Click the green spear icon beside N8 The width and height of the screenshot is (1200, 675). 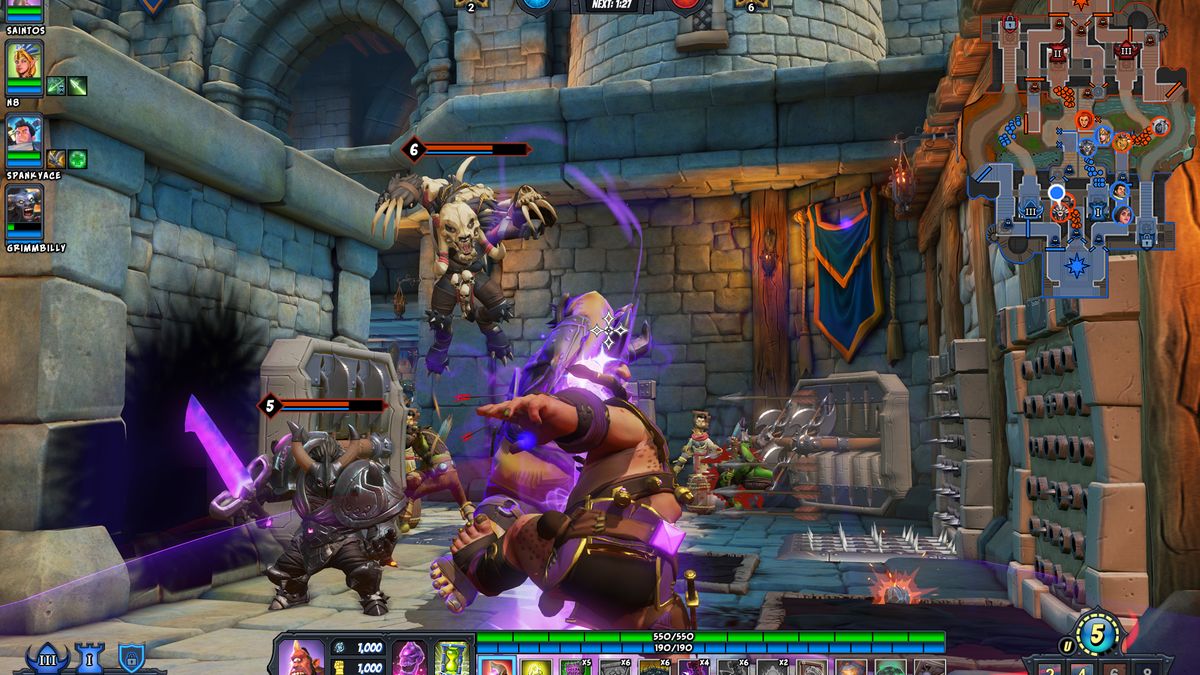pyautogui.click(x=77, y=86)
